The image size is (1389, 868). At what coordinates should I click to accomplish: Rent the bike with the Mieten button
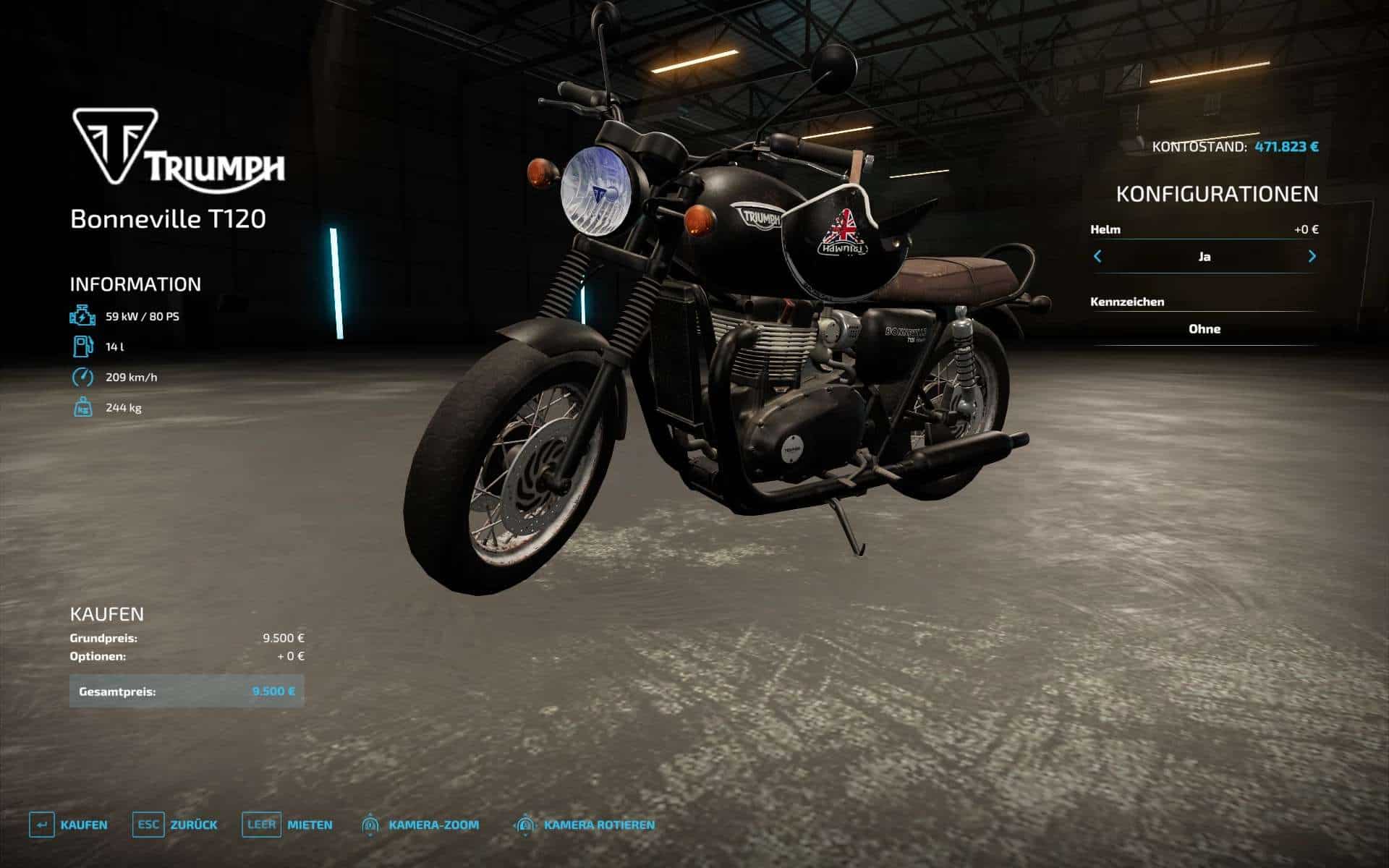pyautogui.click(x=288, y=825)
